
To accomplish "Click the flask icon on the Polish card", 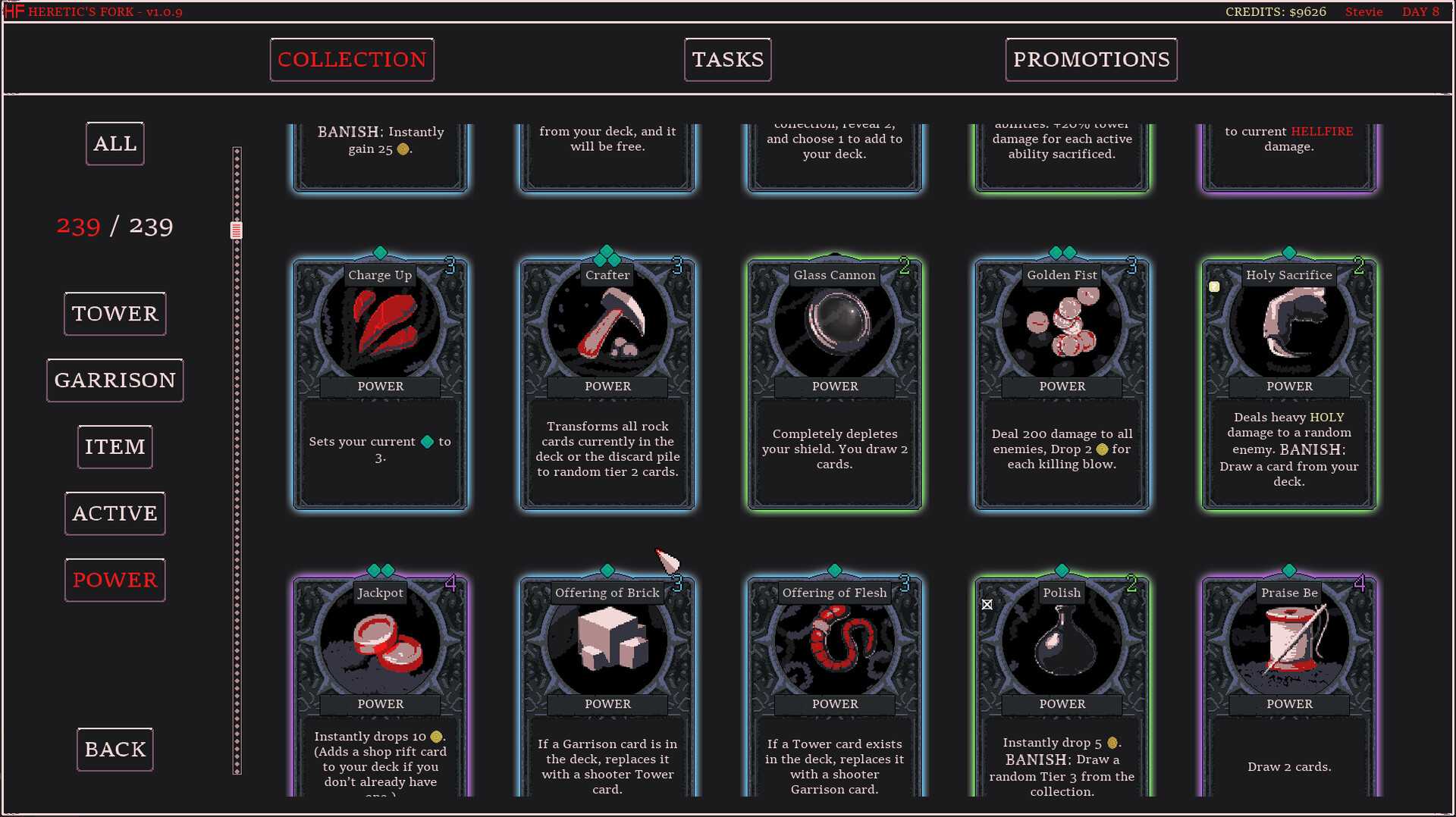I will point(1061,642).
